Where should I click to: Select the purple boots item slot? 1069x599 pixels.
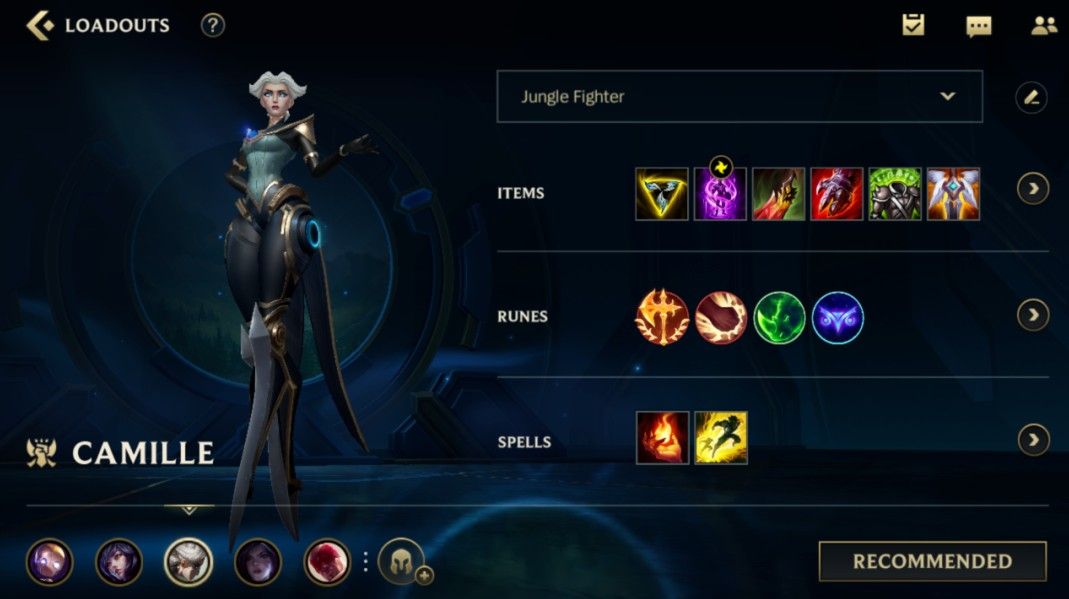[x=720, y=194]
